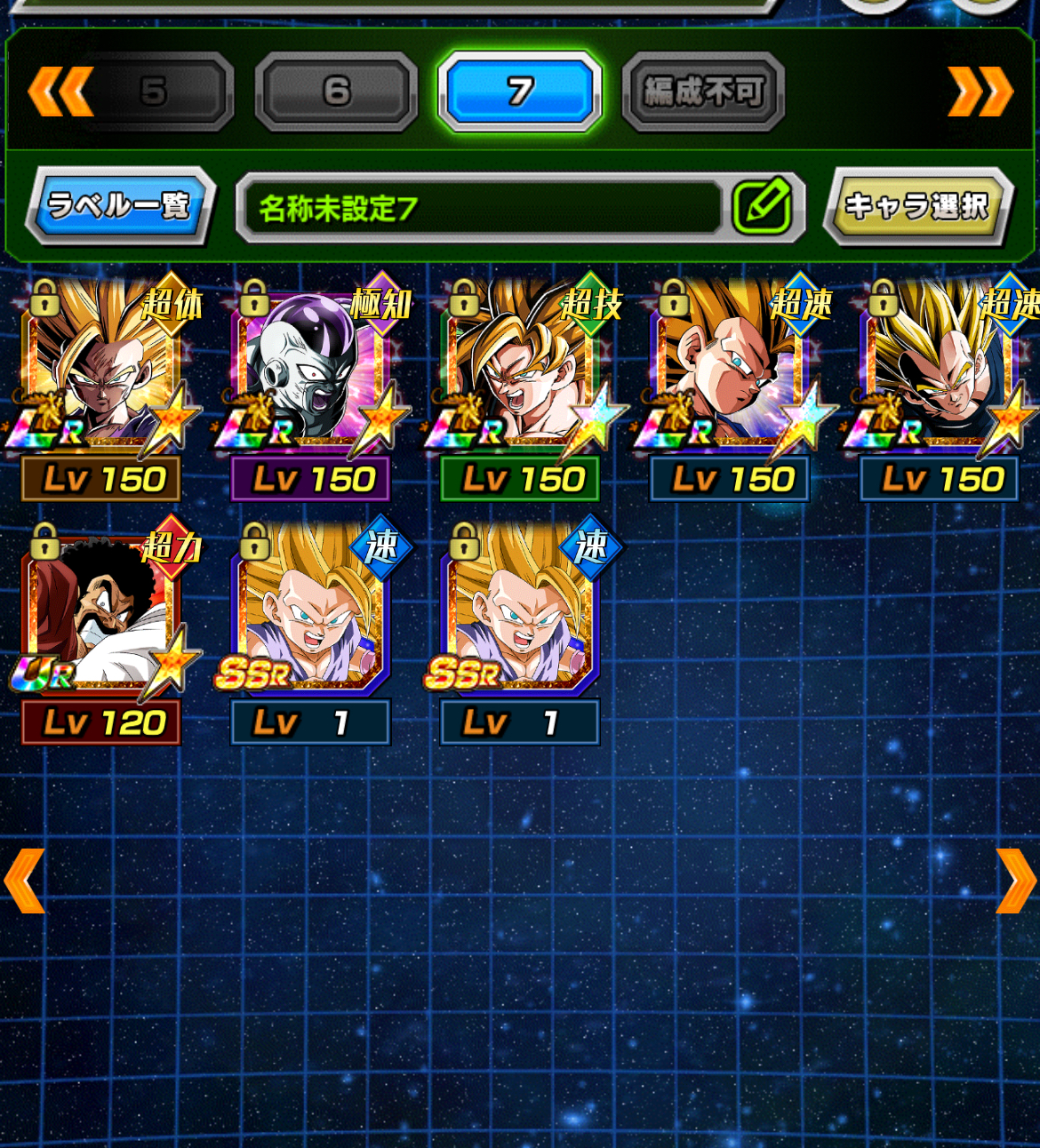The height and width of the screenshot is (1148, 1040).
Task: Go to the next page with the right arrow
Action: pyautogui.click(x=1016, y=881)
